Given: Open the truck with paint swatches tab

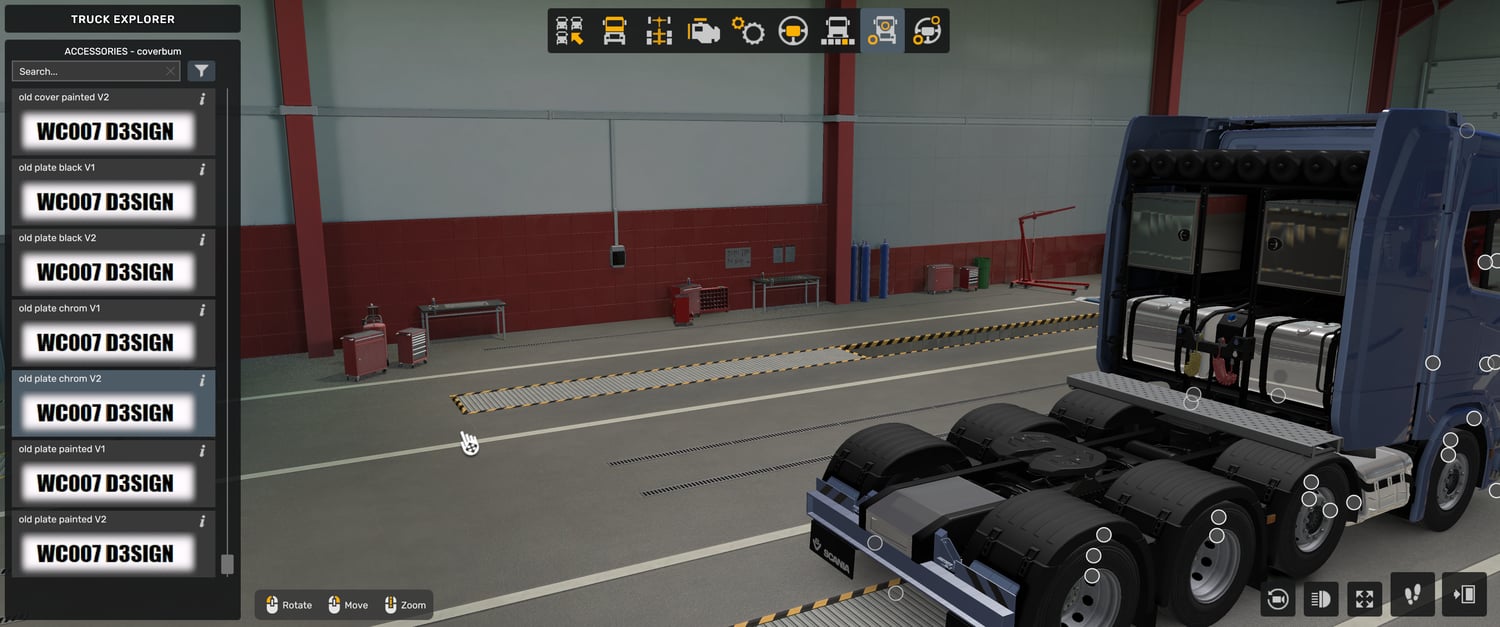Looking at the screenshot, I should [x=837, y=31].
